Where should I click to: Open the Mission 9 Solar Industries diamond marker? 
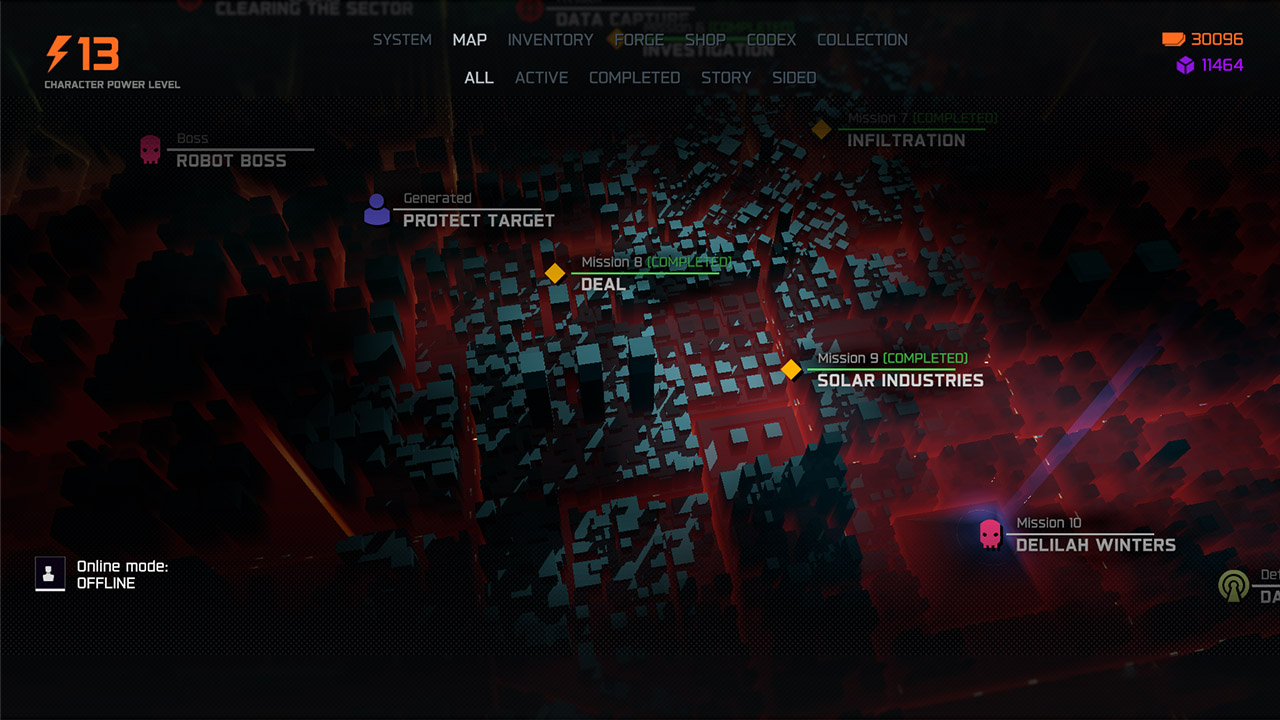(789, 368)
